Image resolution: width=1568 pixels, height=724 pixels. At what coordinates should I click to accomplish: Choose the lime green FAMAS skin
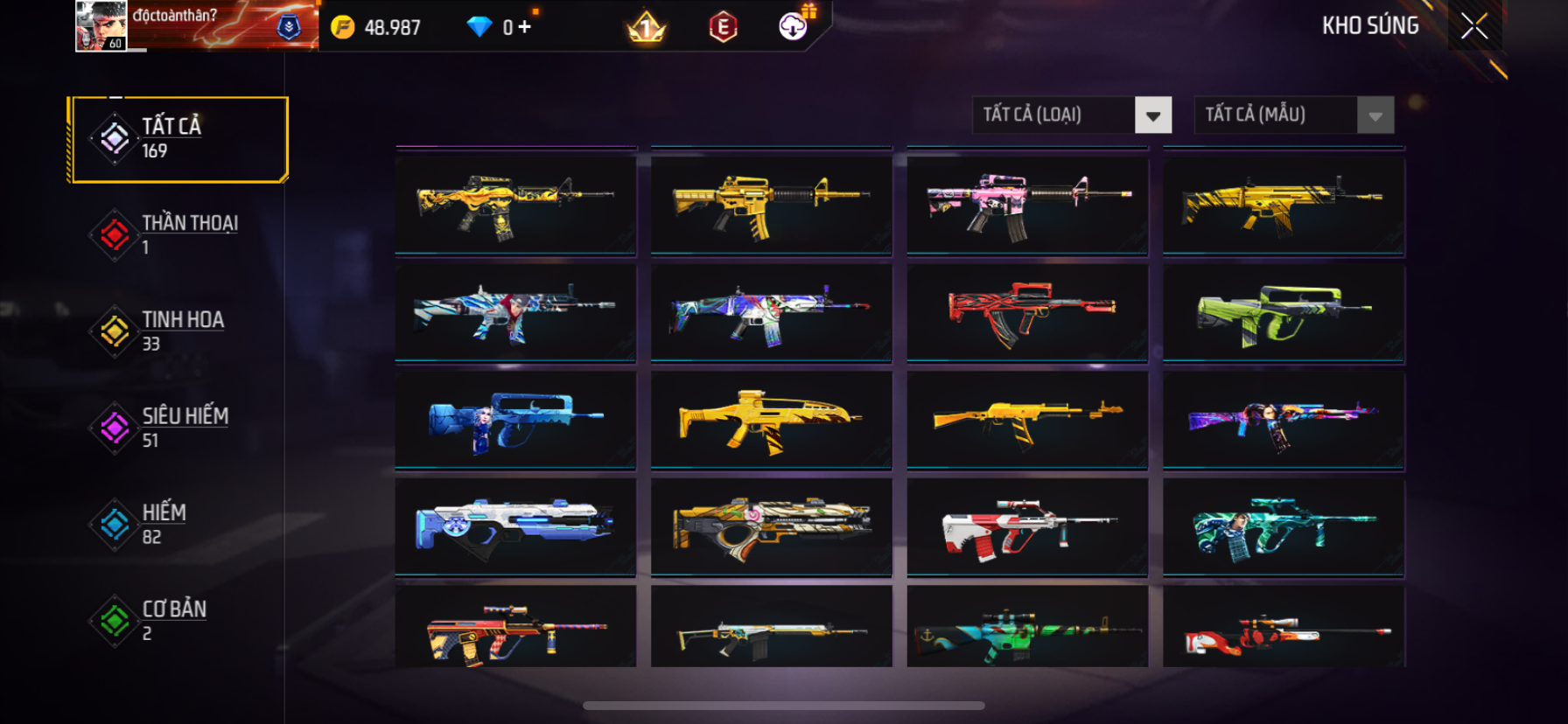[1283, 313]
